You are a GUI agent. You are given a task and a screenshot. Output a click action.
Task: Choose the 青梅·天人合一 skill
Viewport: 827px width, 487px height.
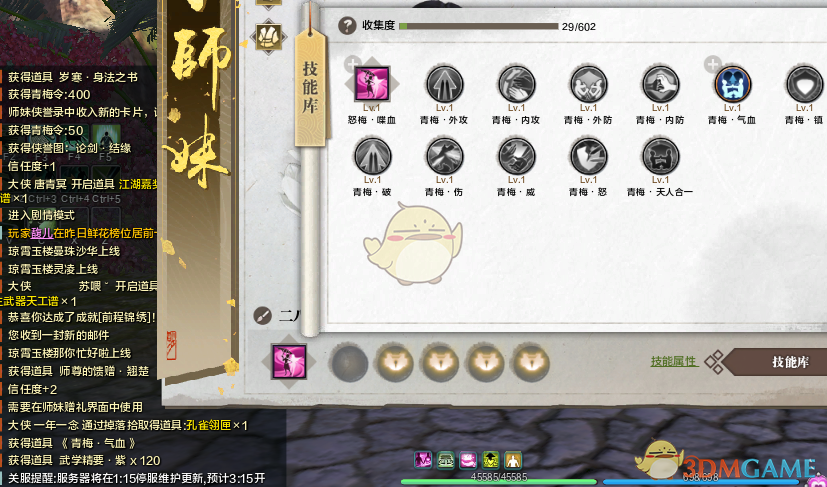(x=660, y=156)
